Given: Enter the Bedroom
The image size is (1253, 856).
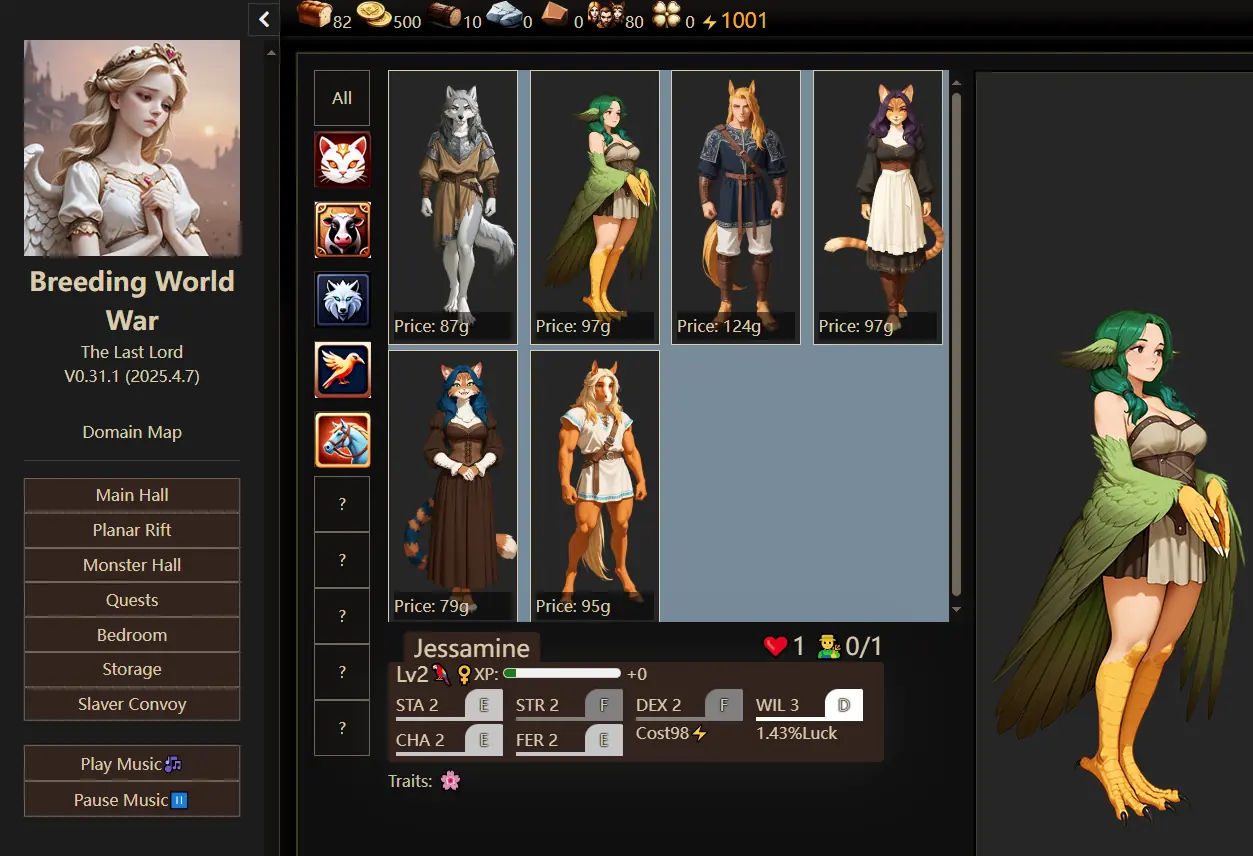Looking at the screenshot, I should coord(132,635).
